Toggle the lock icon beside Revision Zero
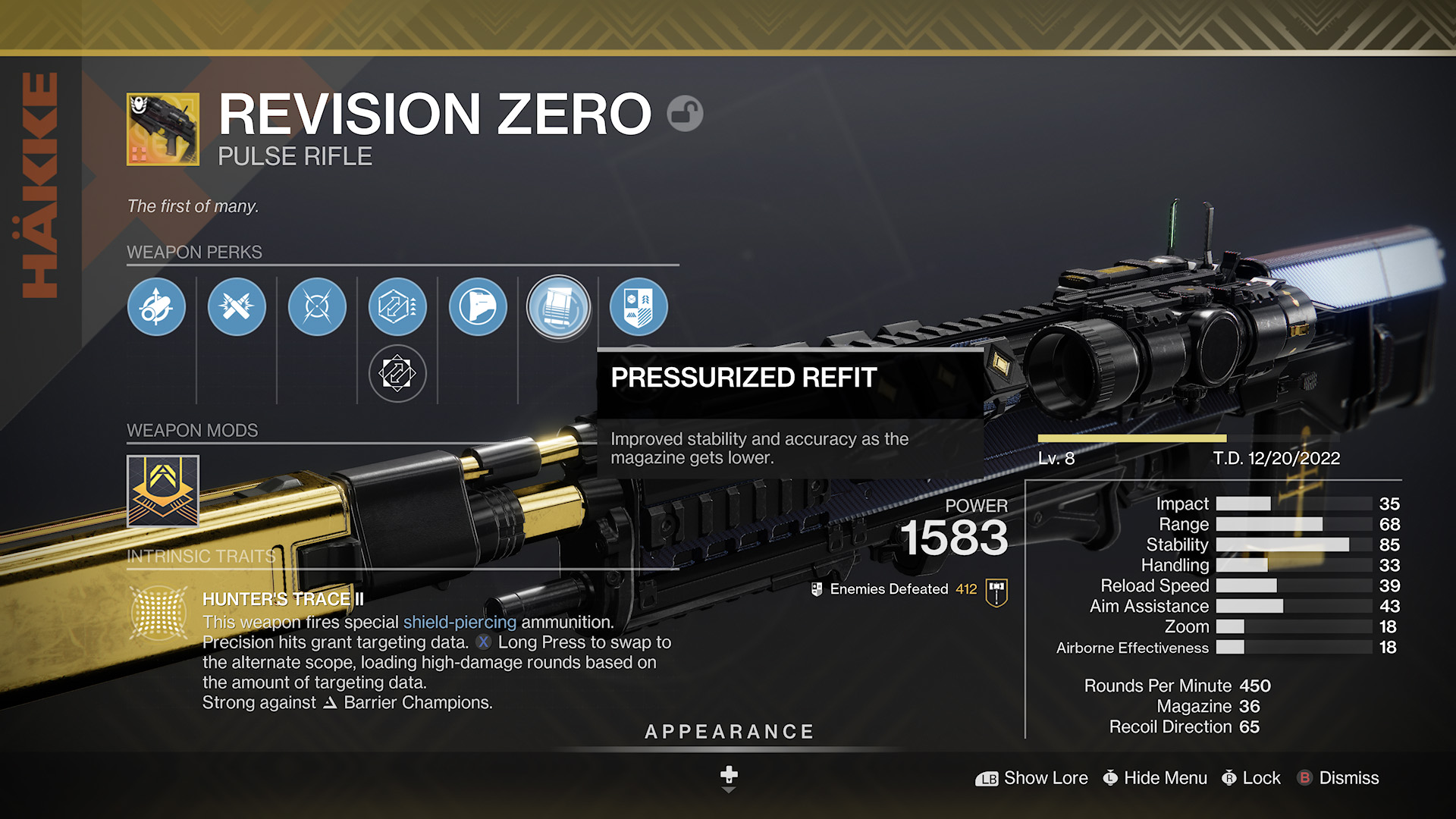The height and width of the screenshot is (819, 1456). click(x=685, y=114)
